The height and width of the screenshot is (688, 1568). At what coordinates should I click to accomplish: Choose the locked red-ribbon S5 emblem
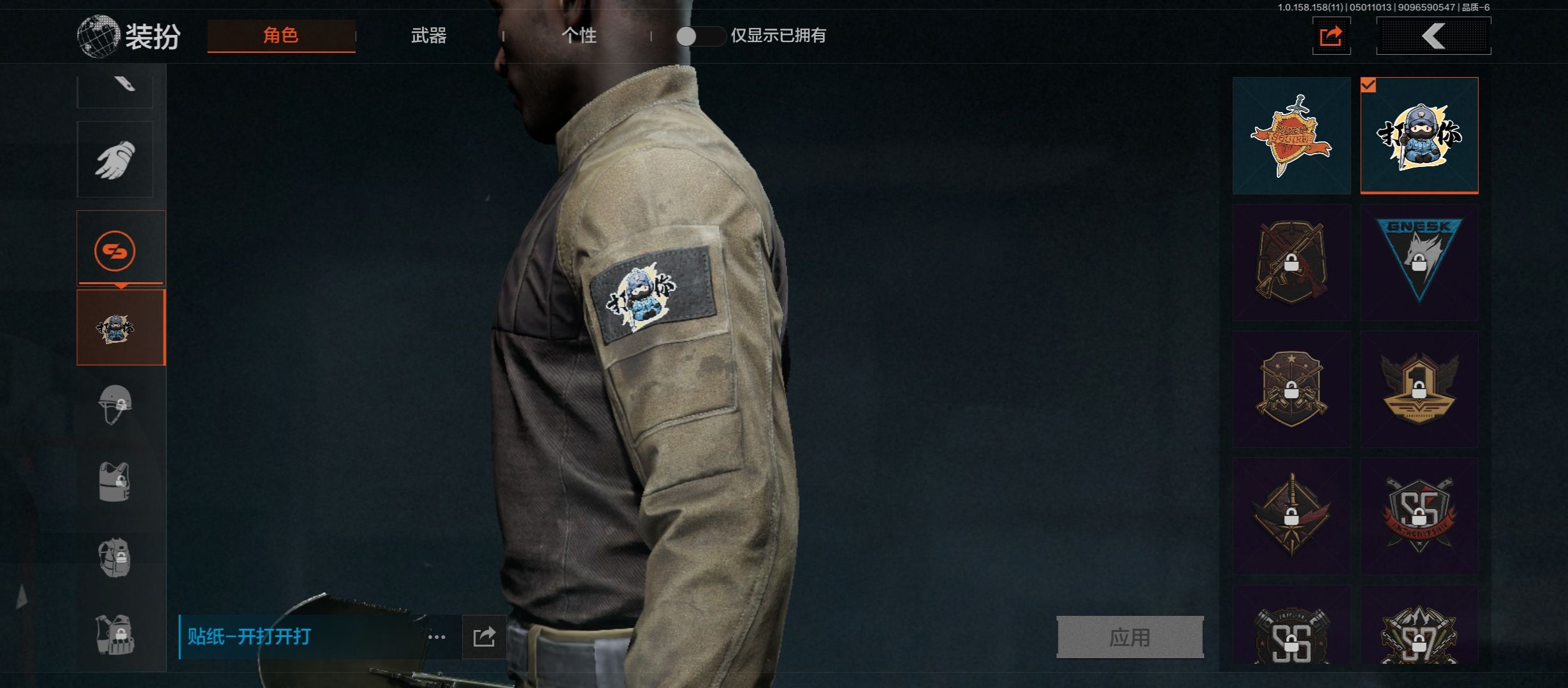point(1419,515)
